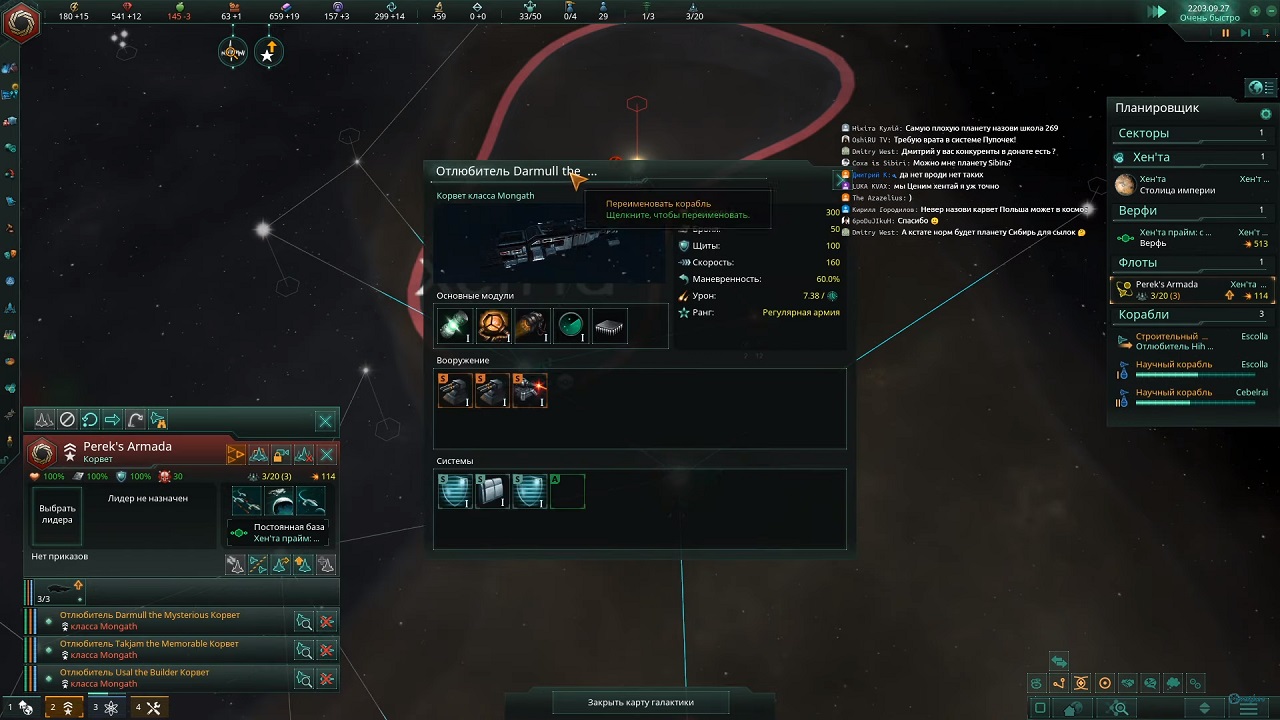Toggle the planner with the globe list button
The image size is (1280, 720).
(x=1256, y=88)
